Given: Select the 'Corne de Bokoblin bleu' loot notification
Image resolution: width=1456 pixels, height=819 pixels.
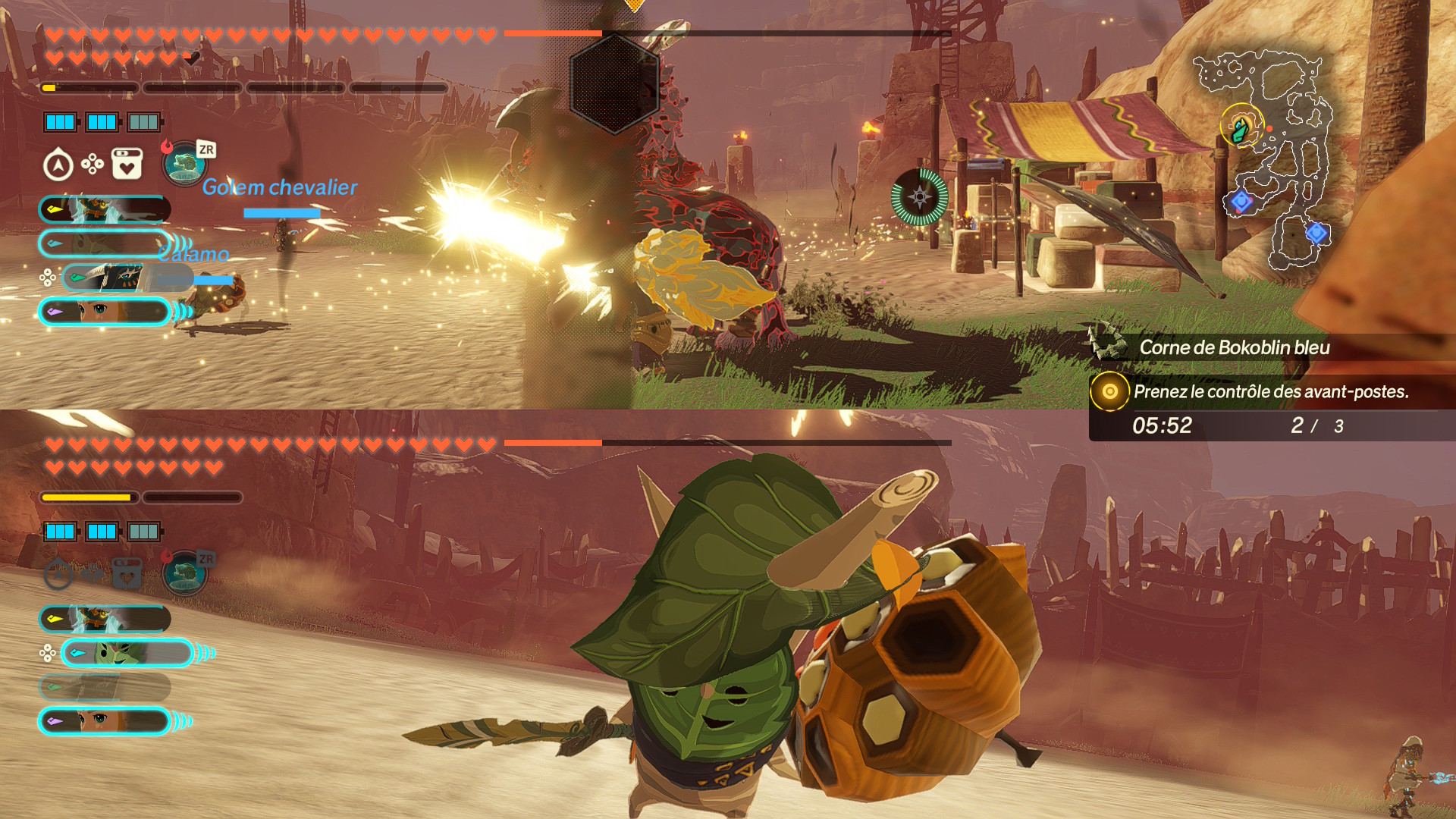Looking at the screenshot, I should tap(1234, 347).
